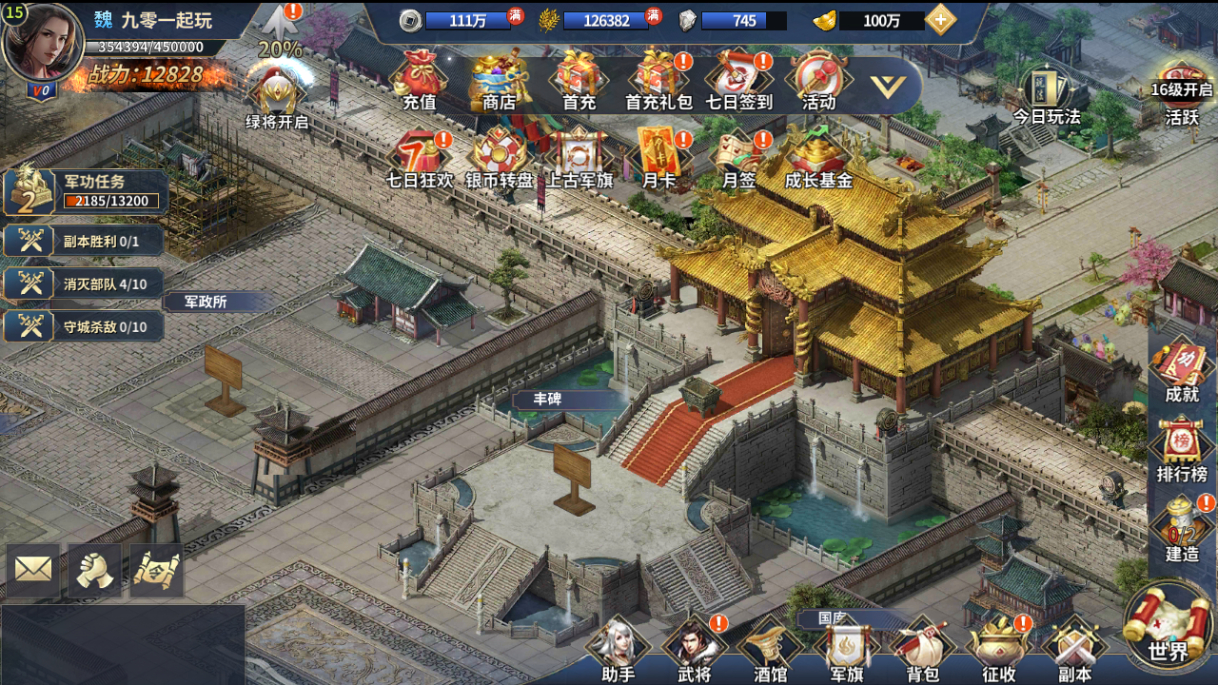Open the 武将 generals menu
This screenshot has height=685, width=1218.
click(694, 648)
